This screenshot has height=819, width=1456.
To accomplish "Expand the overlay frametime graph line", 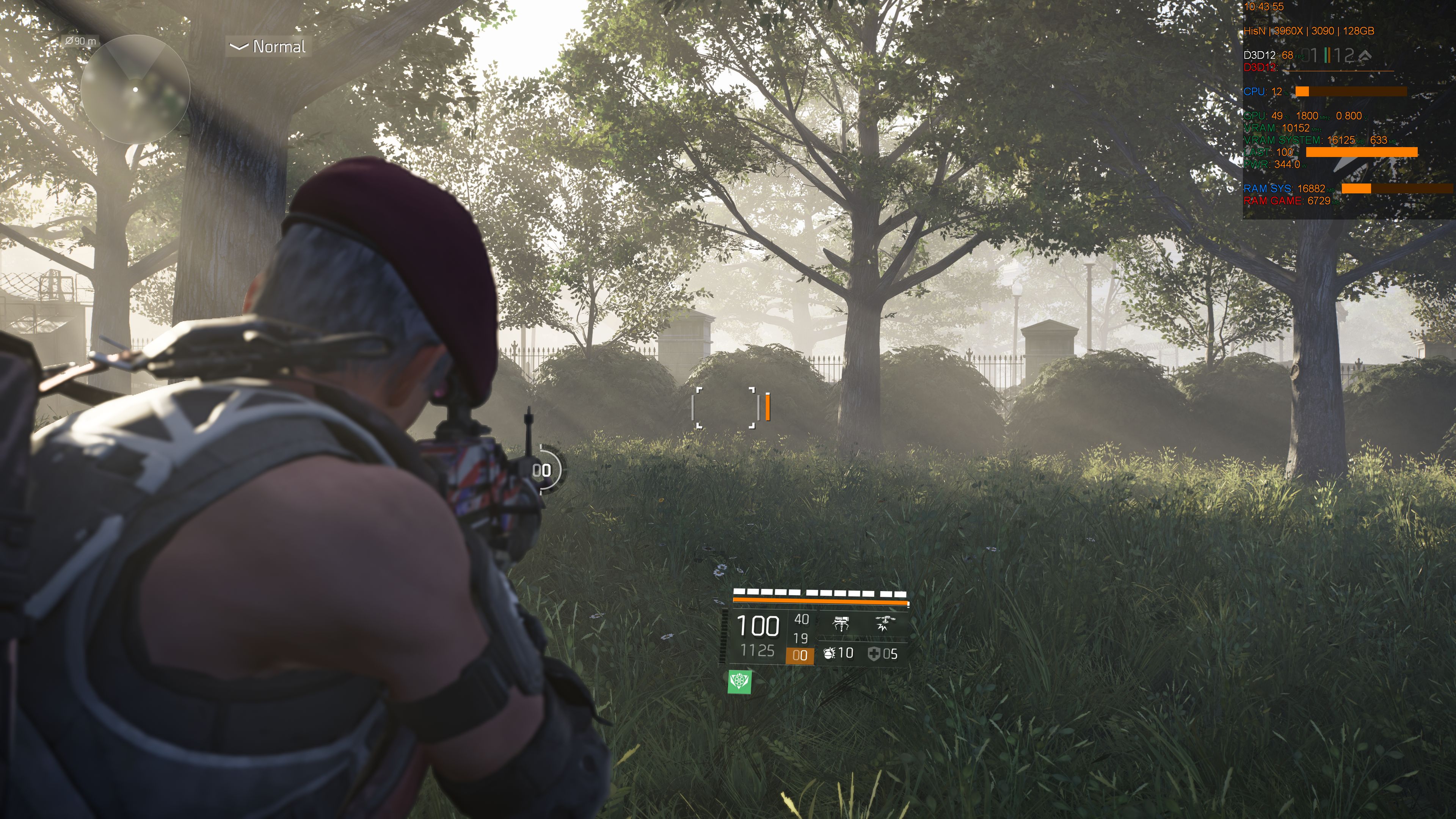I will [1339, 71].
